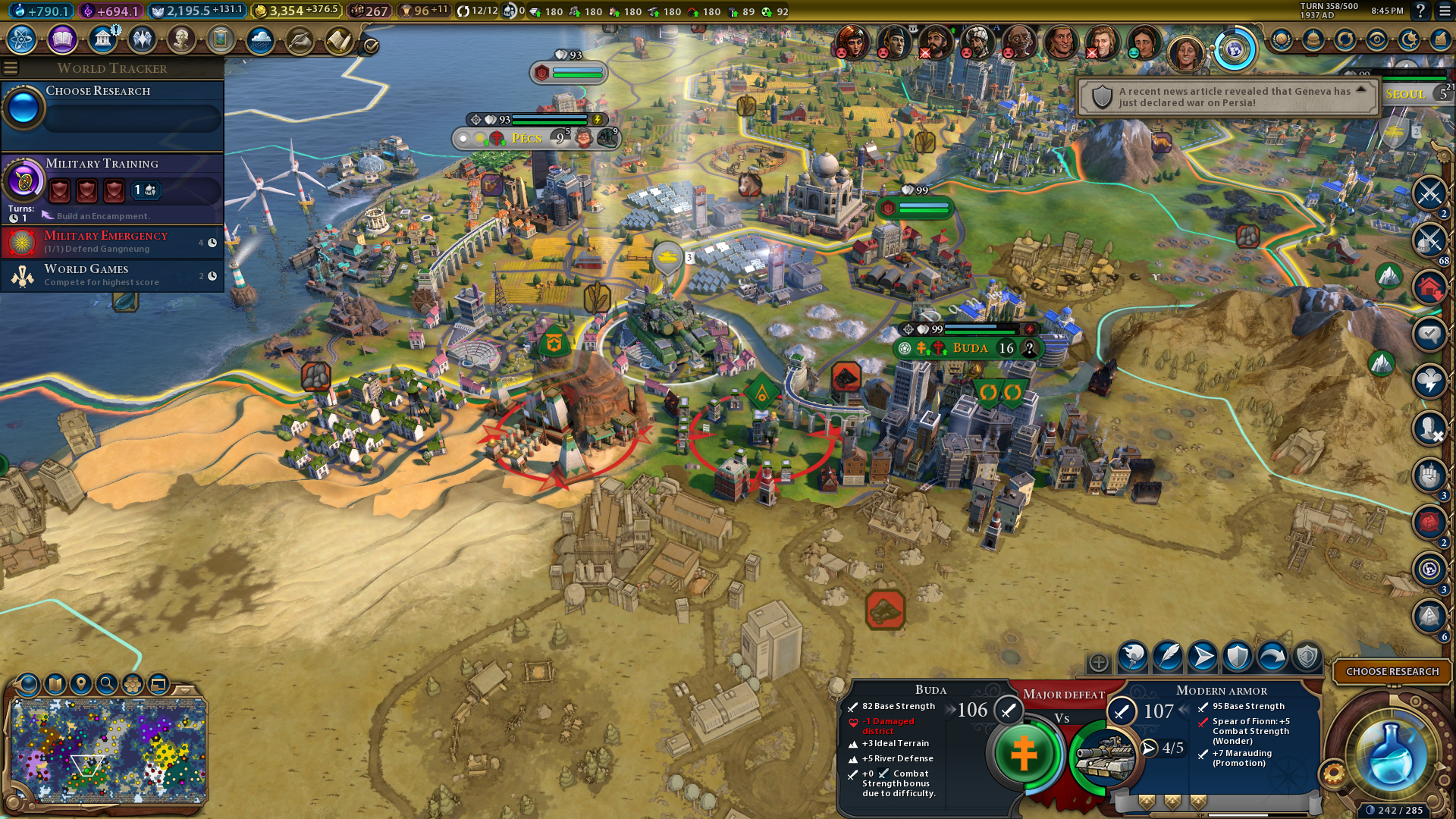Open the Great People portrait icon
1456x819 pixels.
(x=181, y=39)
